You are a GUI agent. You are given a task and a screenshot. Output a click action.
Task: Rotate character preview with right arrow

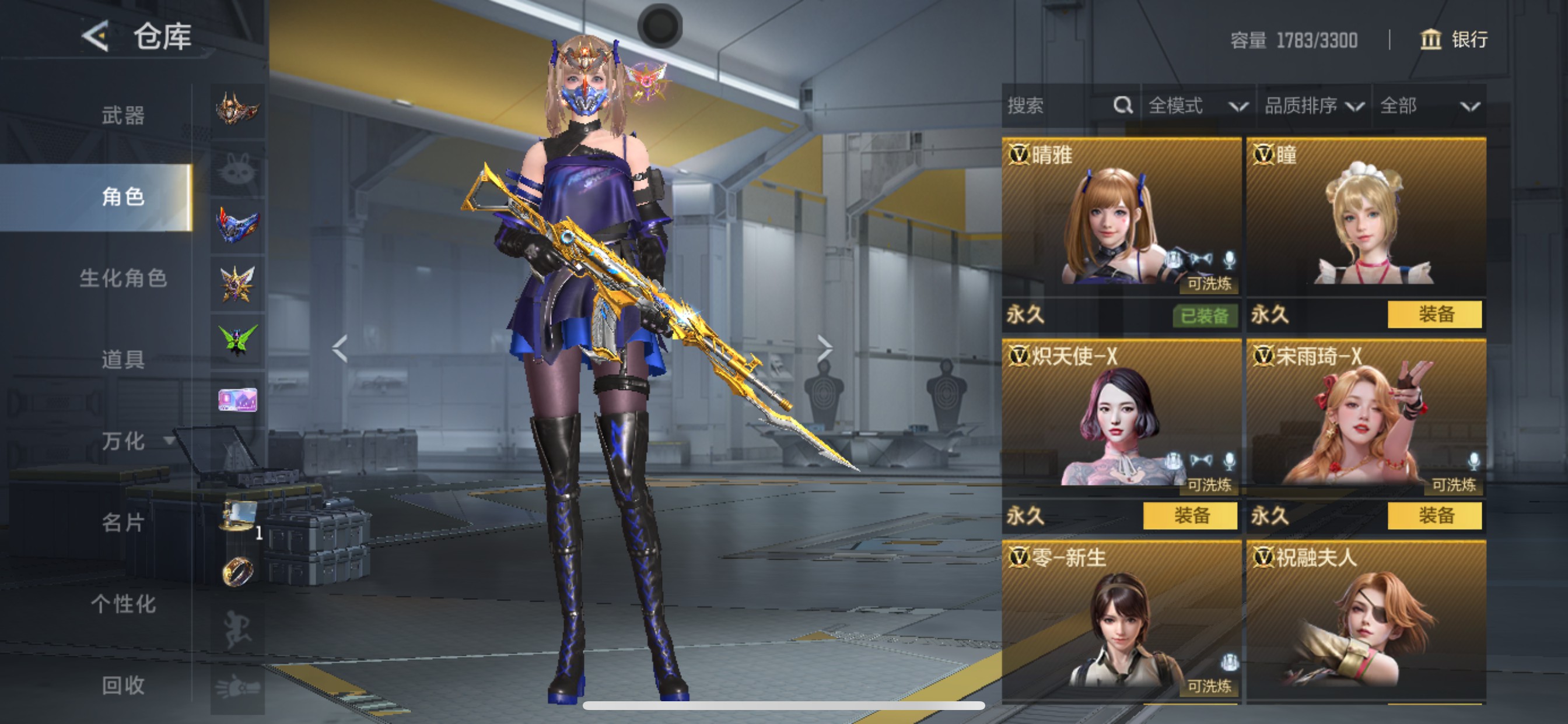click(824, 349)
